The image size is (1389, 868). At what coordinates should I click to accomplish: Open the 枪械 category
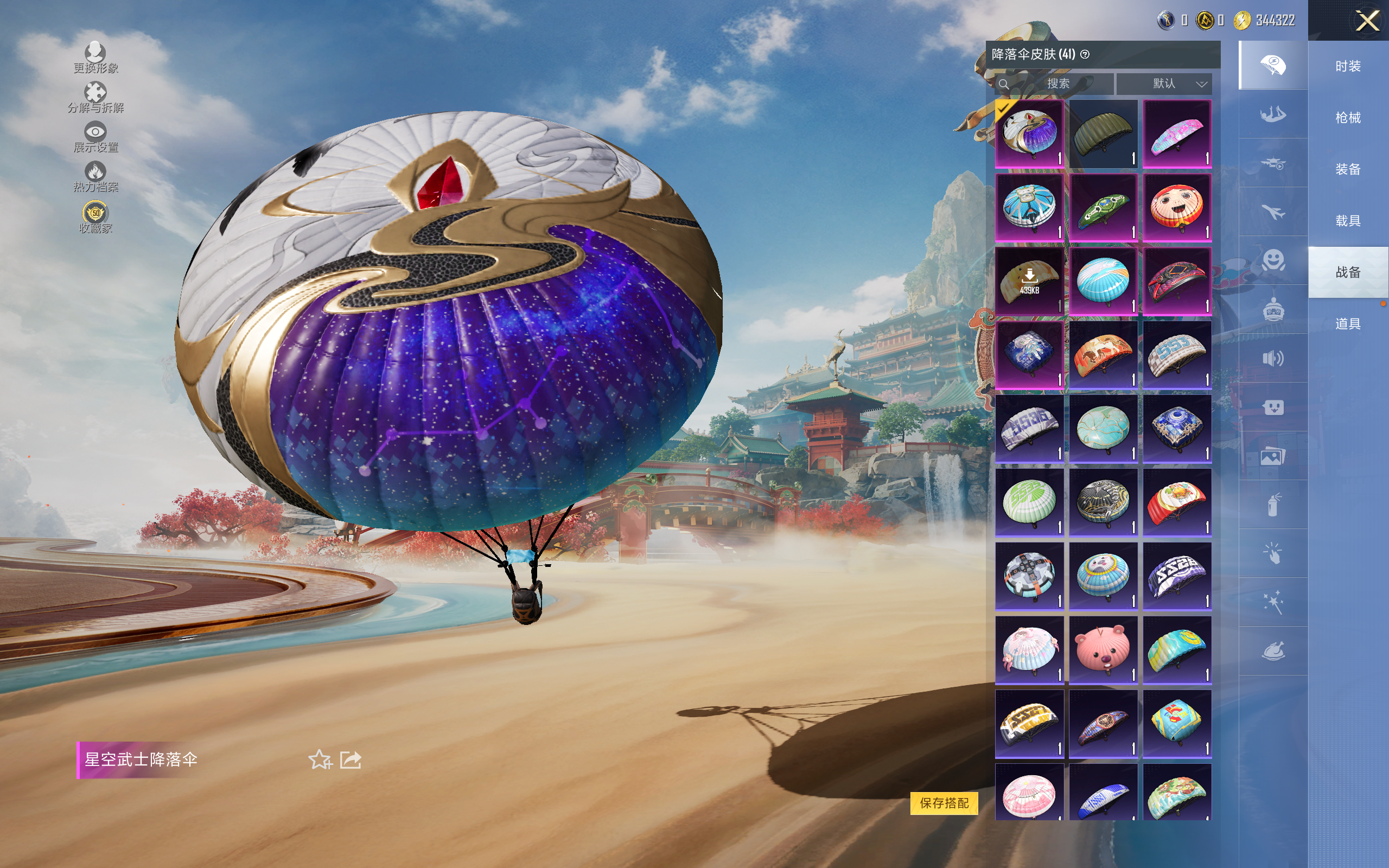tap(1348, 118)
